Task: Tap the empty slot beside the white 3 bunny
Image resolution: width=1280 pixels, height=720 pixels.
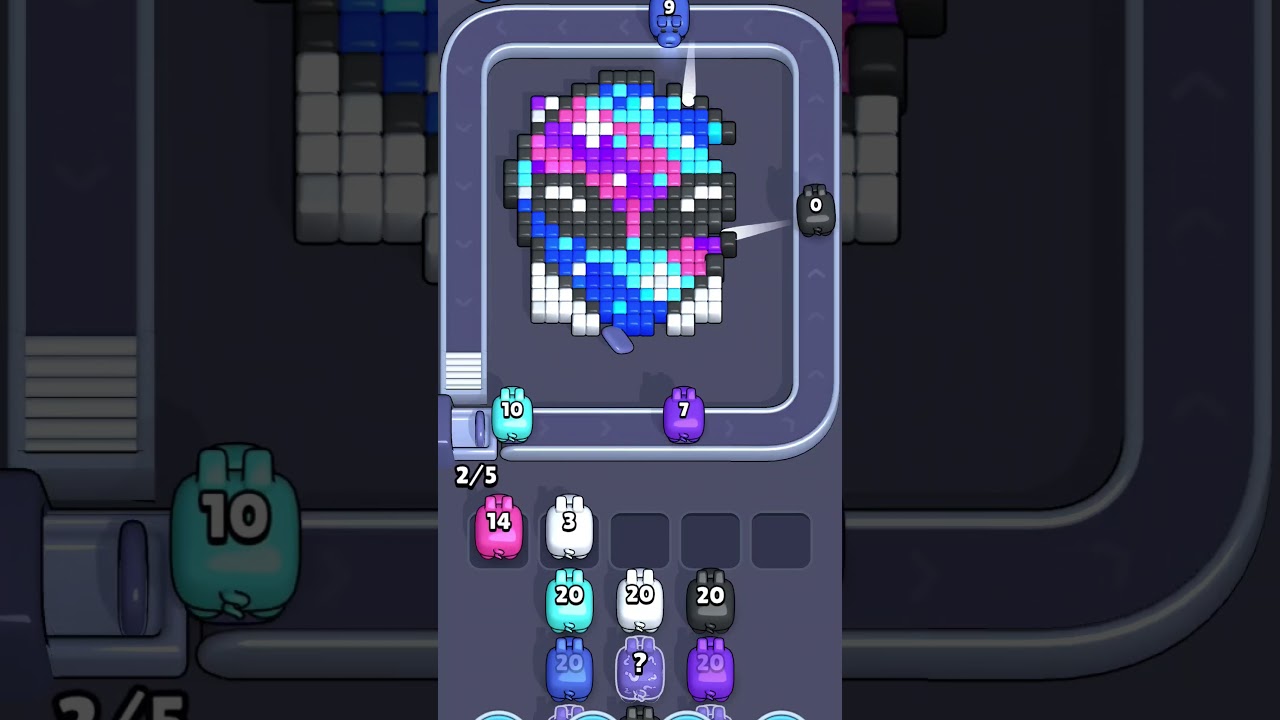Action: coord(641,539)
